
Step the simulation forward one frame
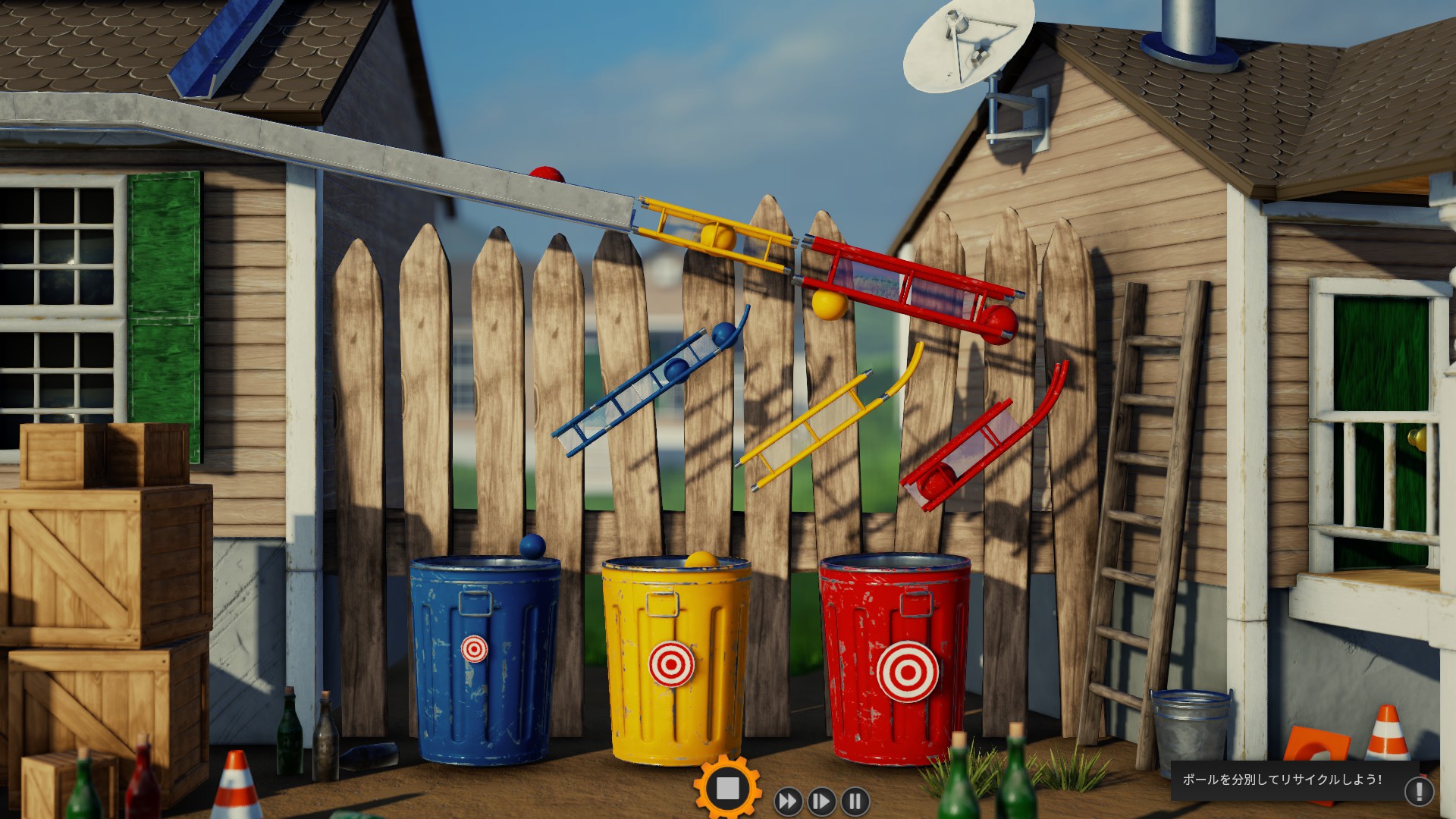pos(821,801)
